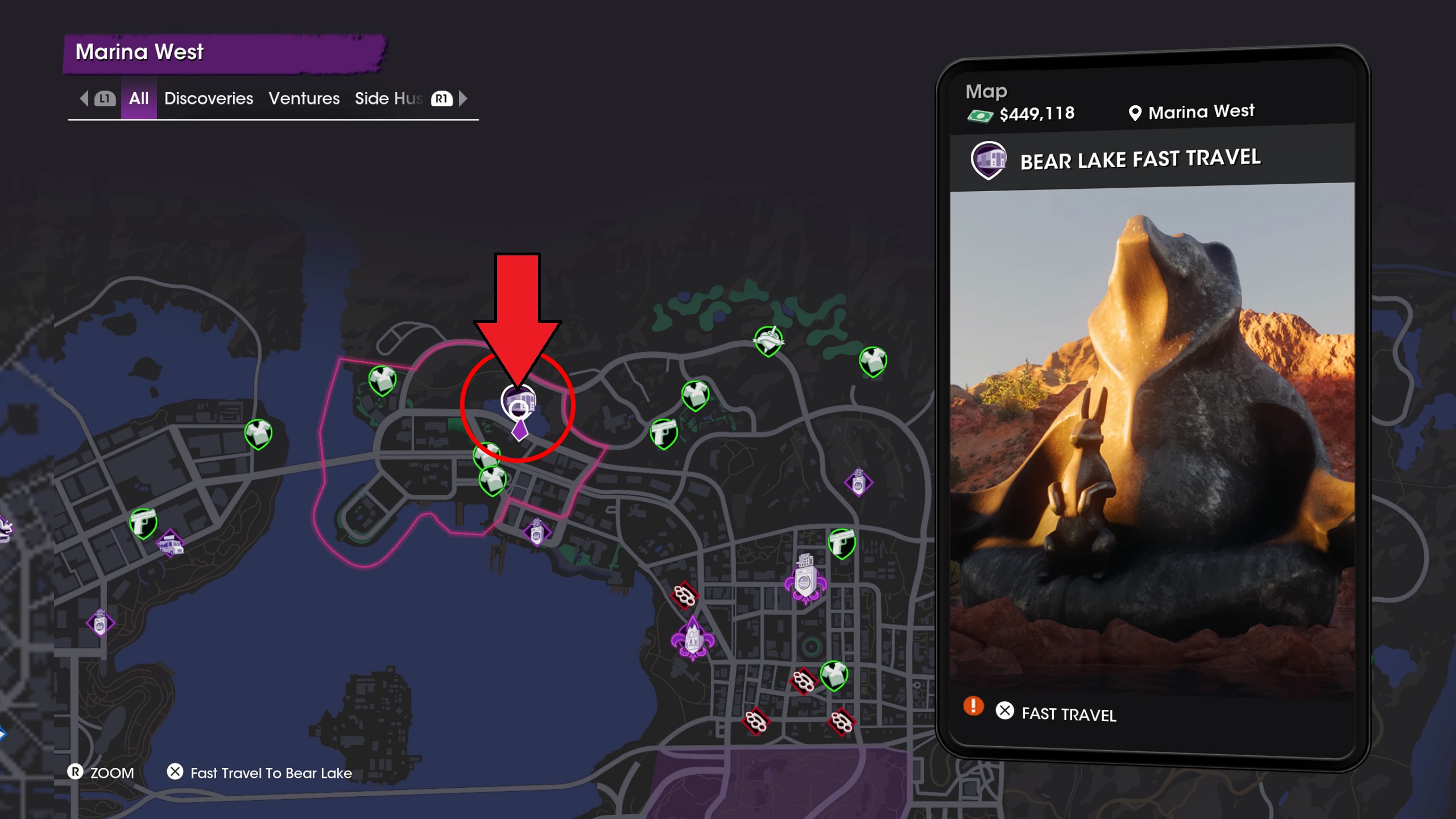This screenshot has height=819, width=1456.
Task: Select the Bear Lake fast travel marker
Action: pyautogui.click(x=518, y=400)
